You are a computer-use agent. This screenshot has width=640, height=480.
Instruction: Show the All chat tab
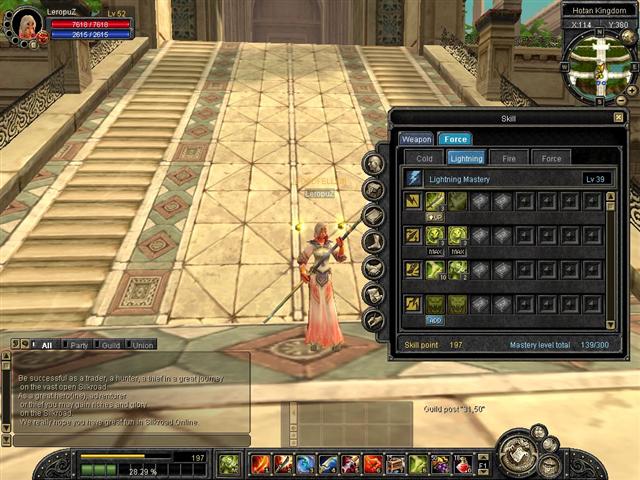tap(46, 345)
